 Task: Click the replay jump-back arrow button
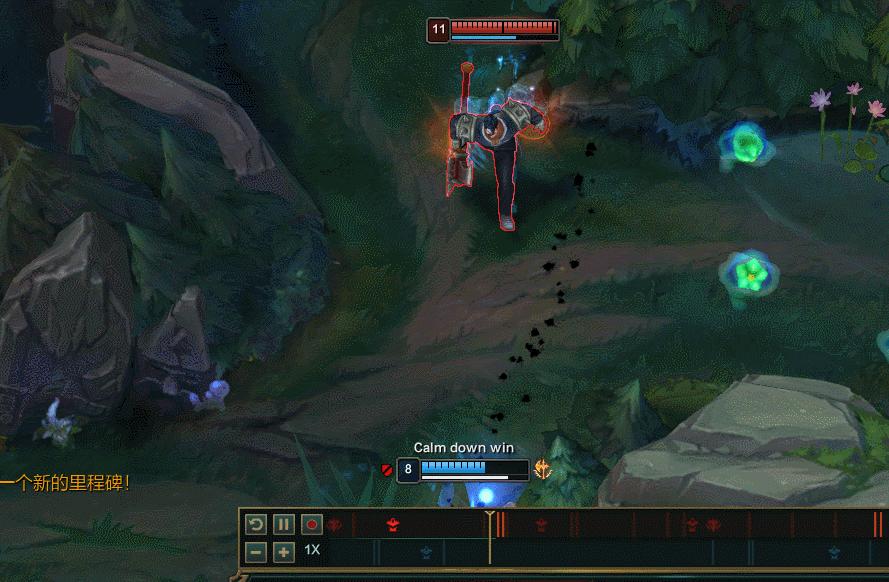[x=256, y=524]
